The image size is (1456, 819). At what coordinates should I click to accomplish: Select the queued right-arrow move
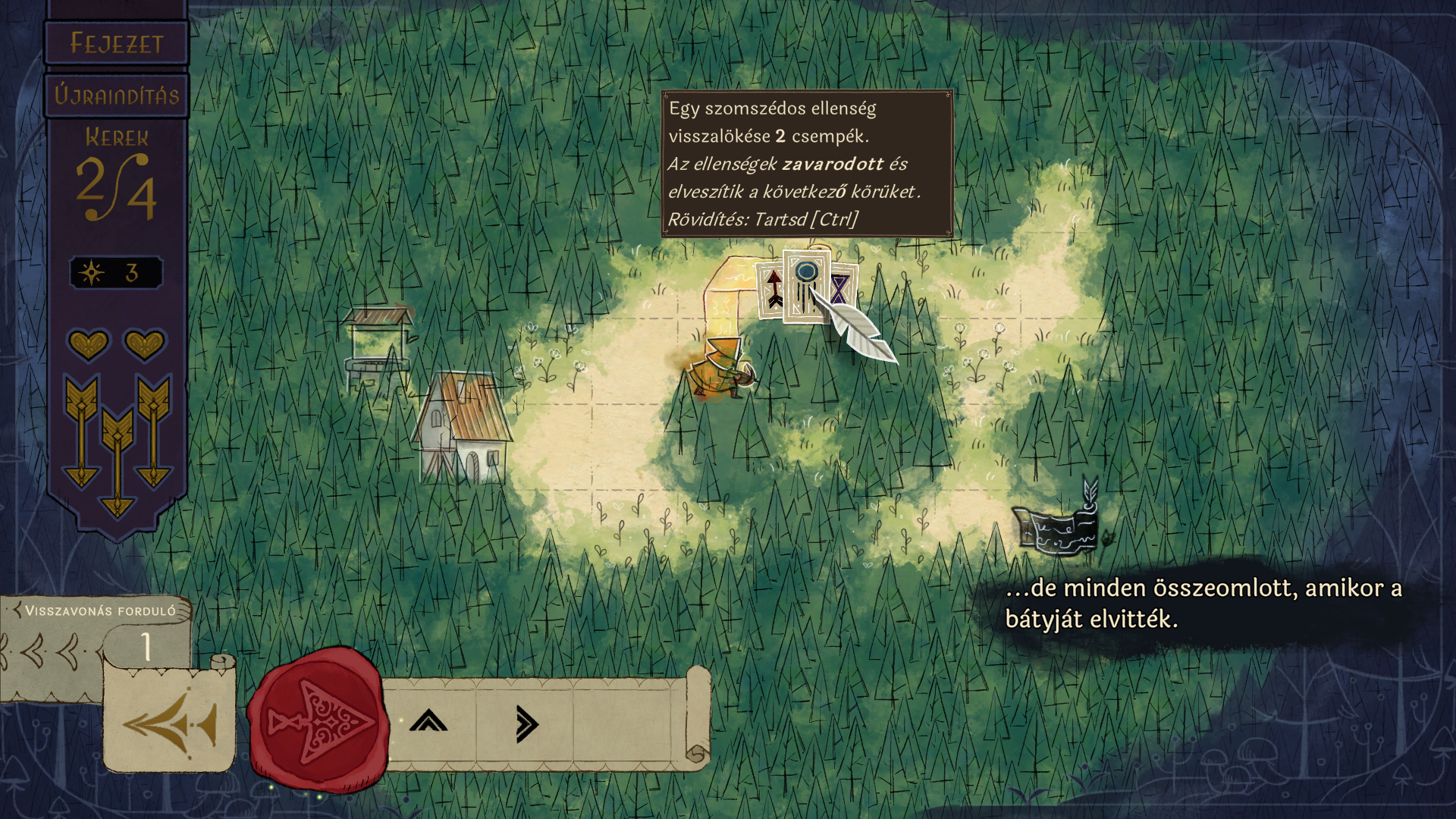click(526, 723)
